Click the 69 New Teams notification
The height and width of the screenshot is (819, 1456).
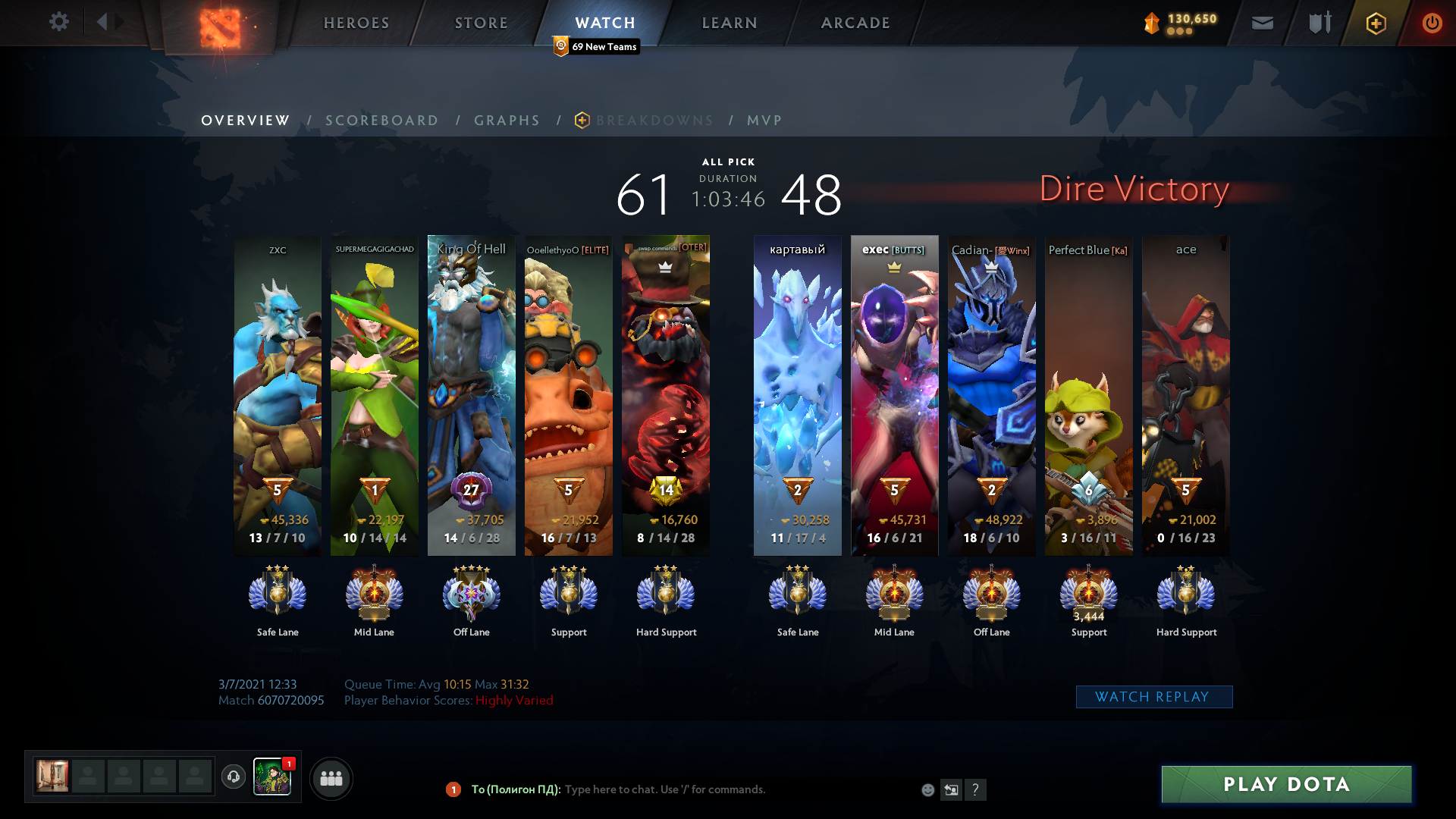pyautogui.click(x=597, y=47)
